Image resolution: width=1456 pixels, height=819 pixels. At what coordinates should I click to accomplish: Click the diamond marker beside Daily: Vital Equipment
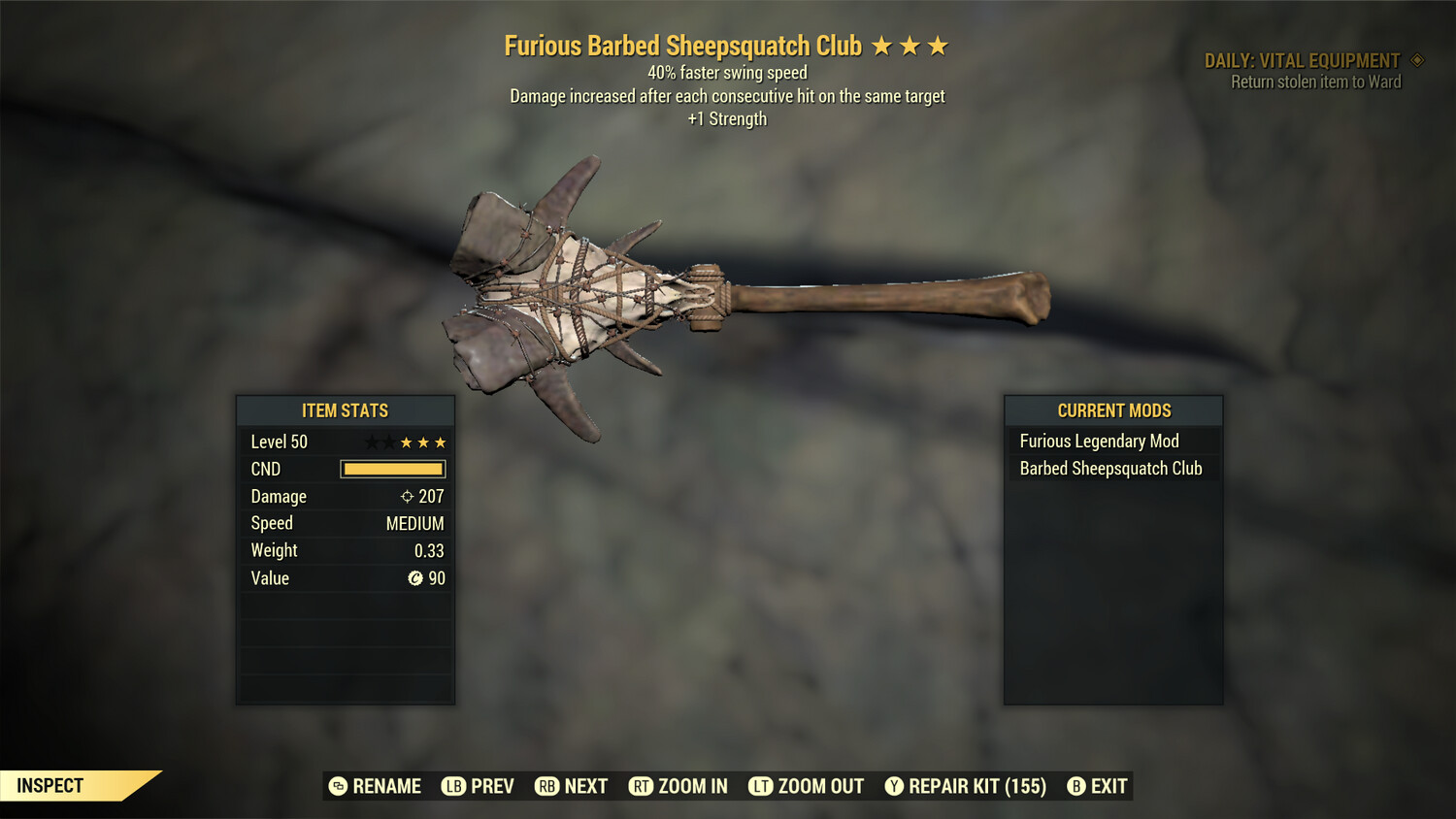tap(1416, 59)
